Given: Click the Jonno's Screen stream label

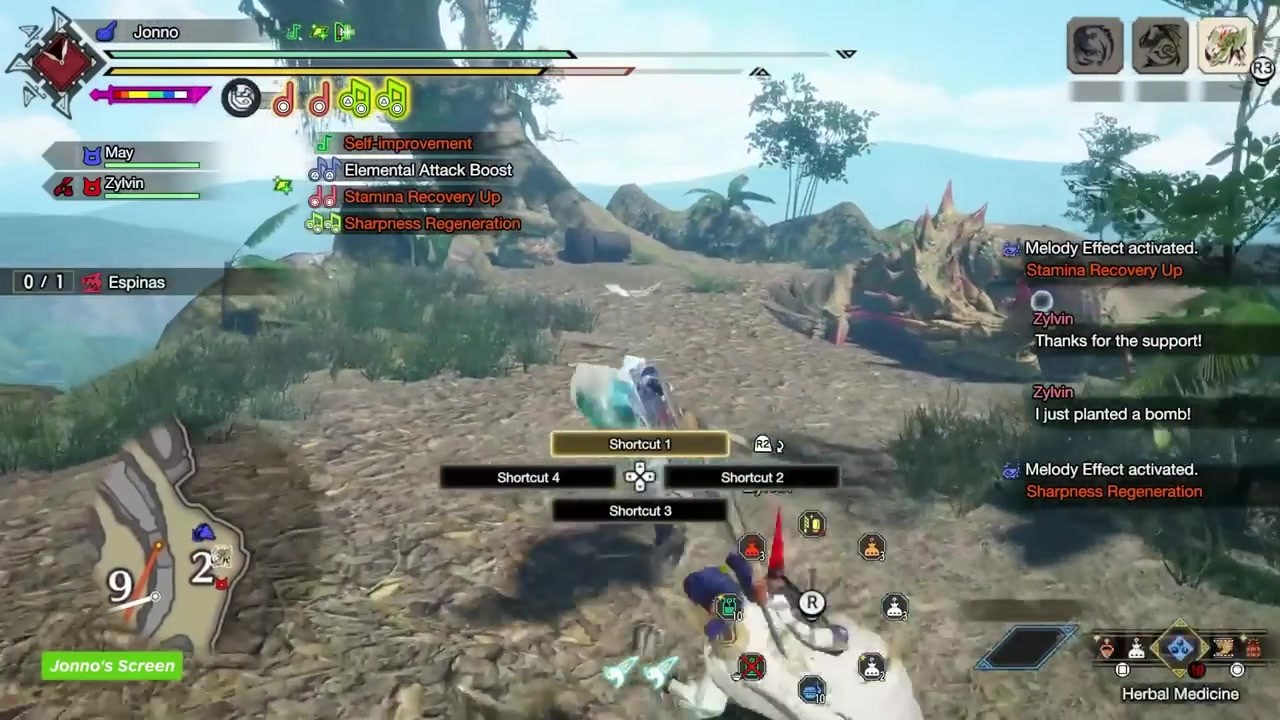Looking at the screenshot, I should [112, 666].
